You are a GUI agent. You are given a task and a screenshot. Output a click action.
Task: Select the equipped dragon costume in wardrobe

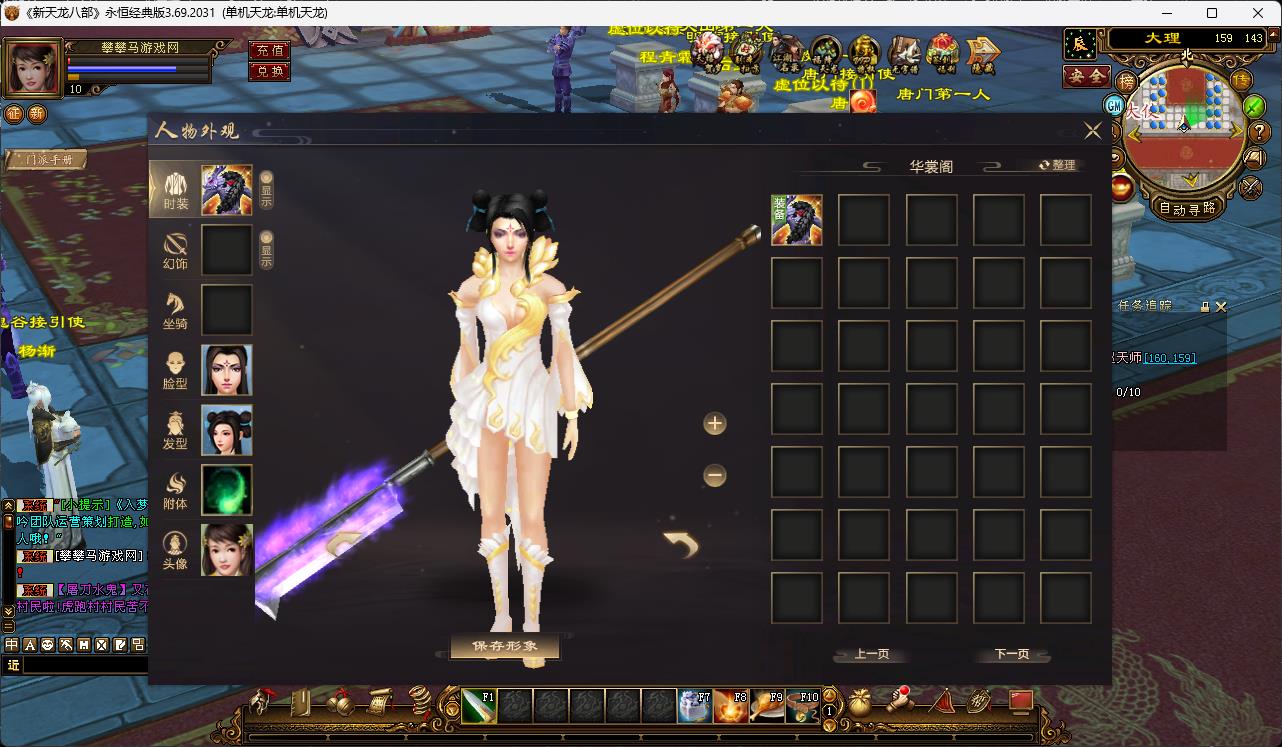pyautogui.click(x=797, y=220)
